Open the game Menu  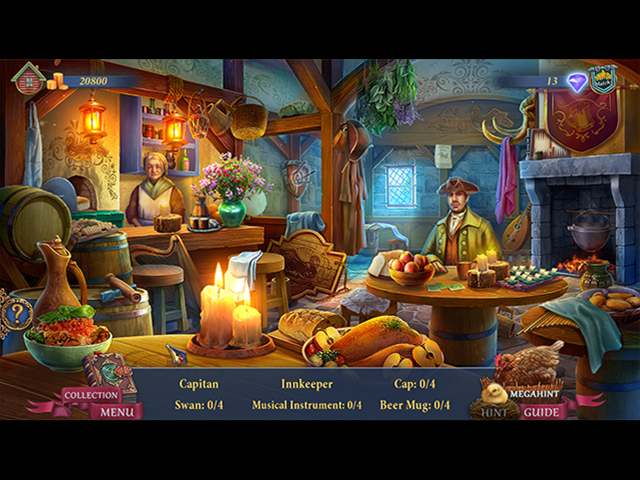tap(117, 411)
